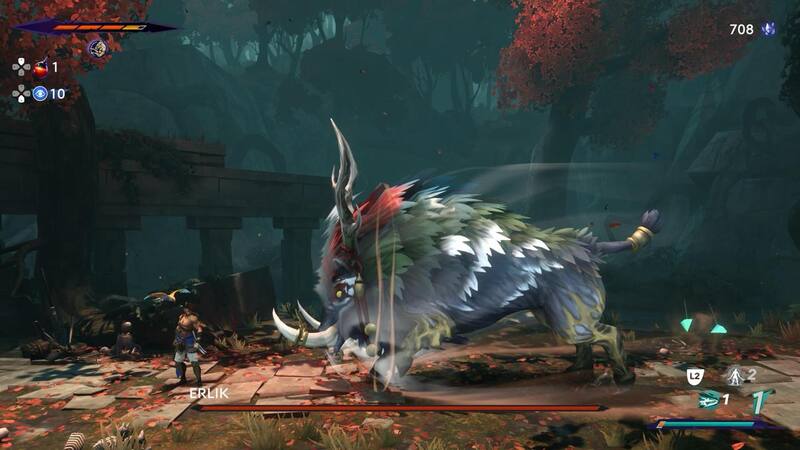Select the blue eye memory shard icon
800x450 pixels.
(41, 94)
